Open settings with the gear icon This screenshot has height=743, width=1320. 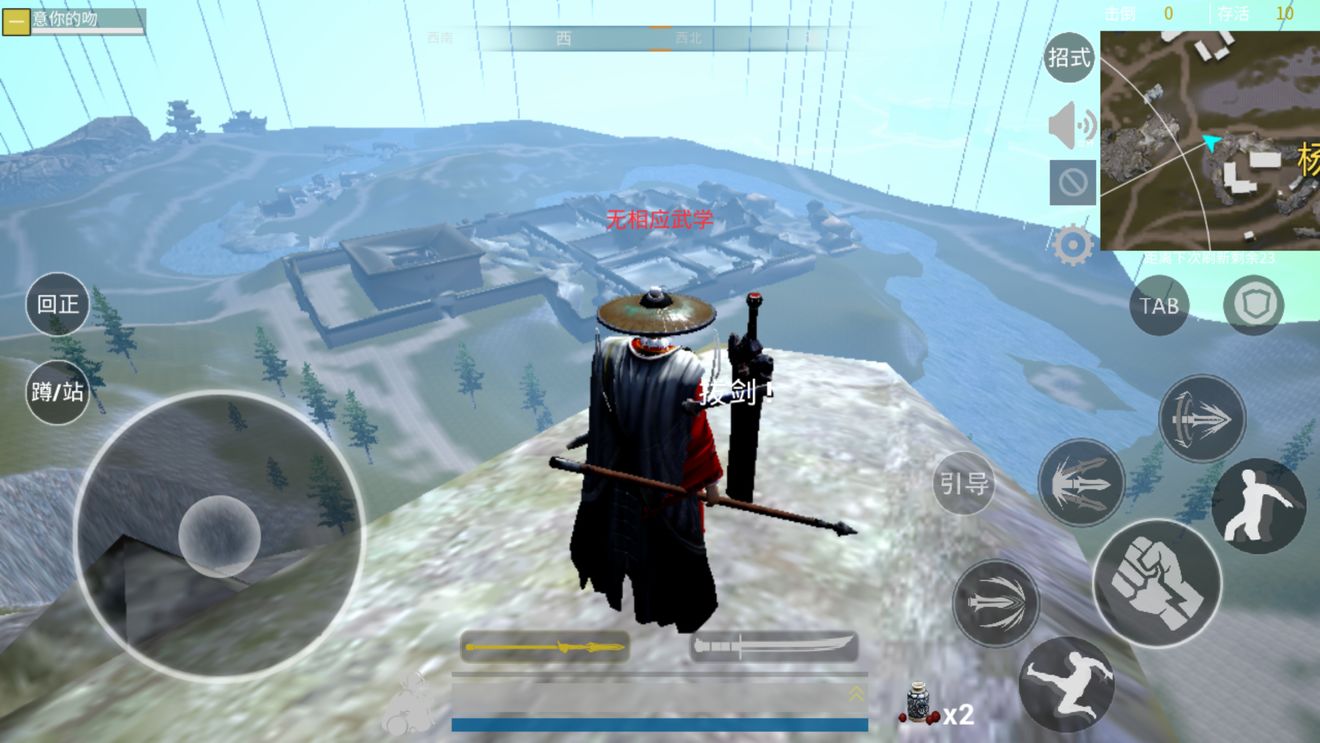1072,245
